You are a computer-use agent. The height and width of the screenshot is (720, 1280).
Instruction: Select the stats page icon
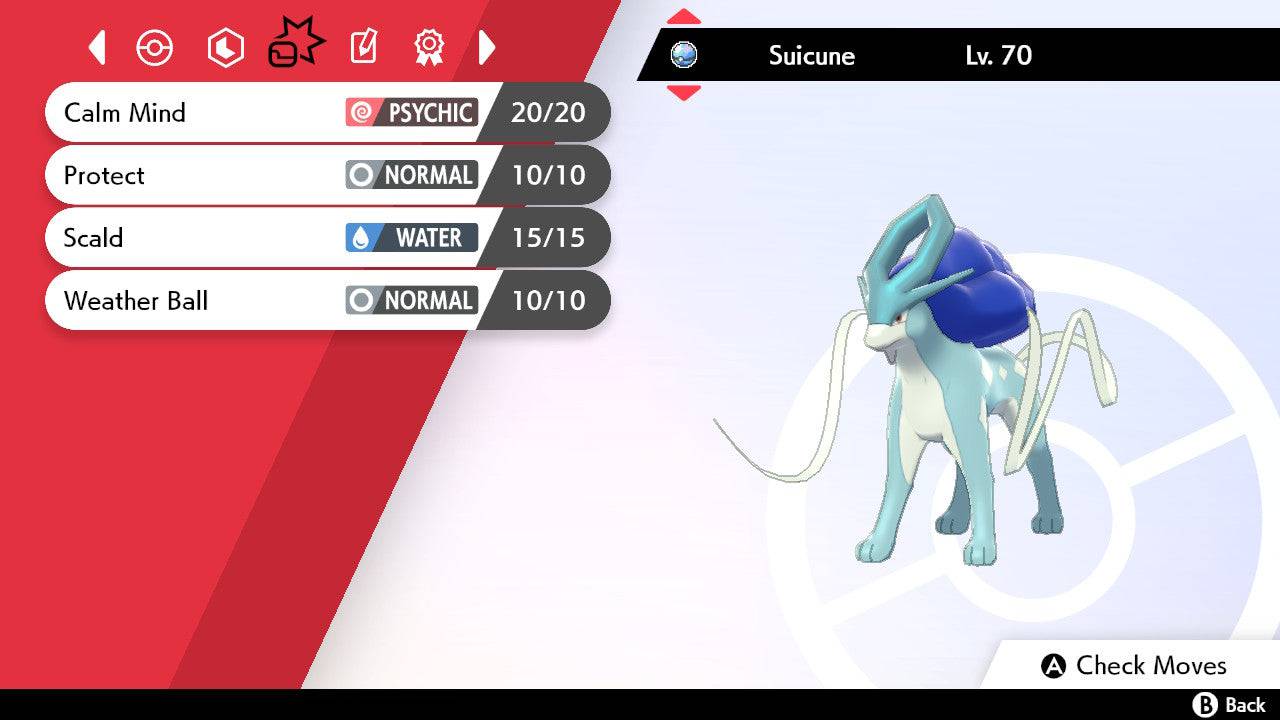click(224, 47)
